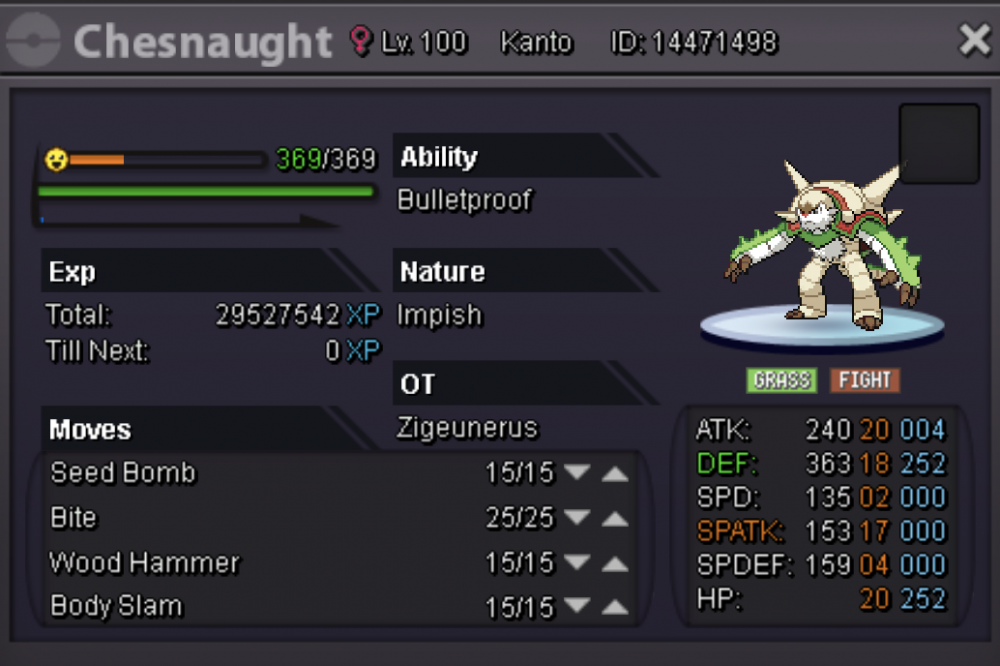This screenshot has width=1000, height=666.
Task: Move Wood Hammer up in move order
Action: pyautogui.click(x=615, y=563)
